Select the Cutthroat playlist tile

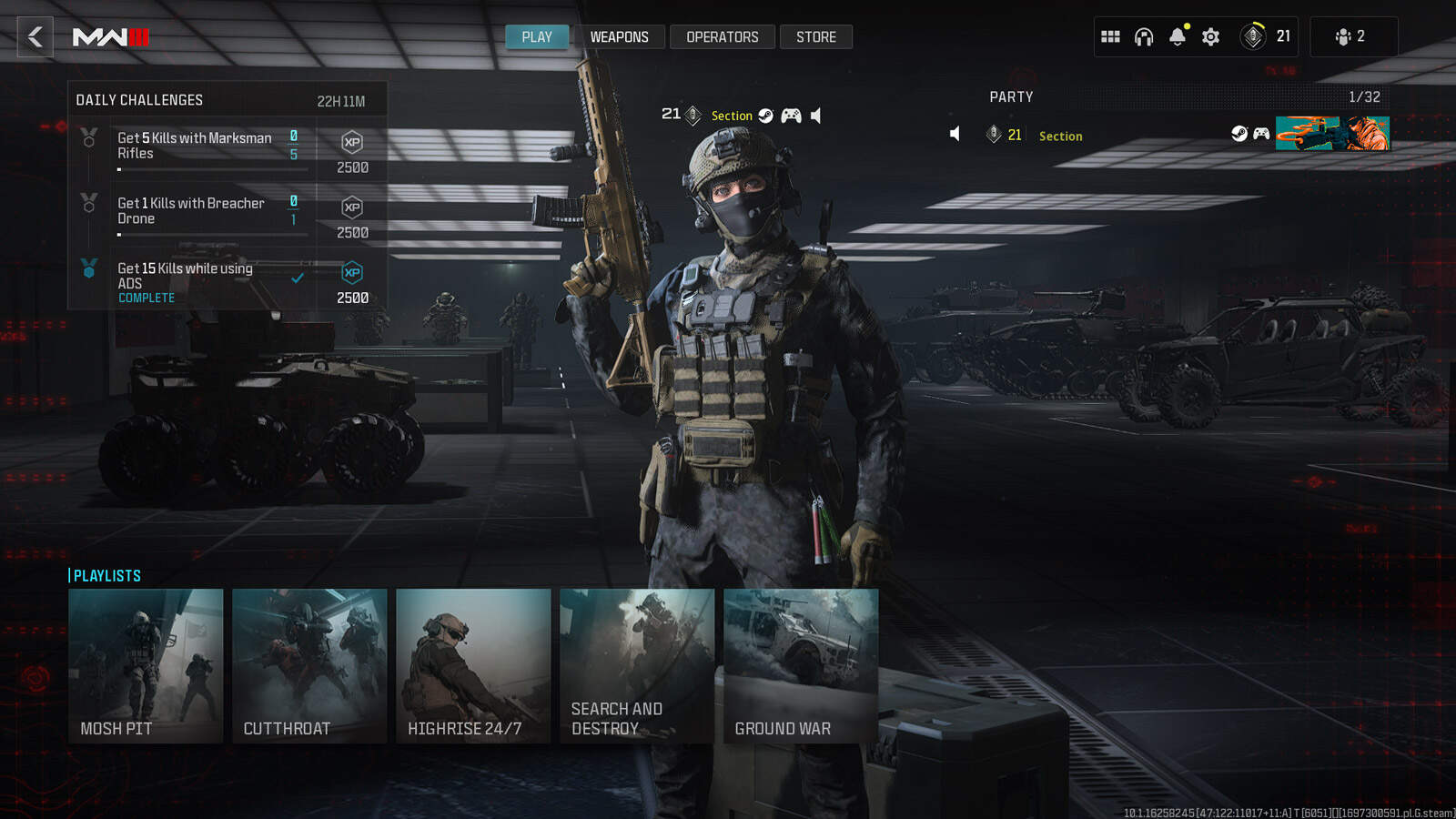(x=309, y=665)
